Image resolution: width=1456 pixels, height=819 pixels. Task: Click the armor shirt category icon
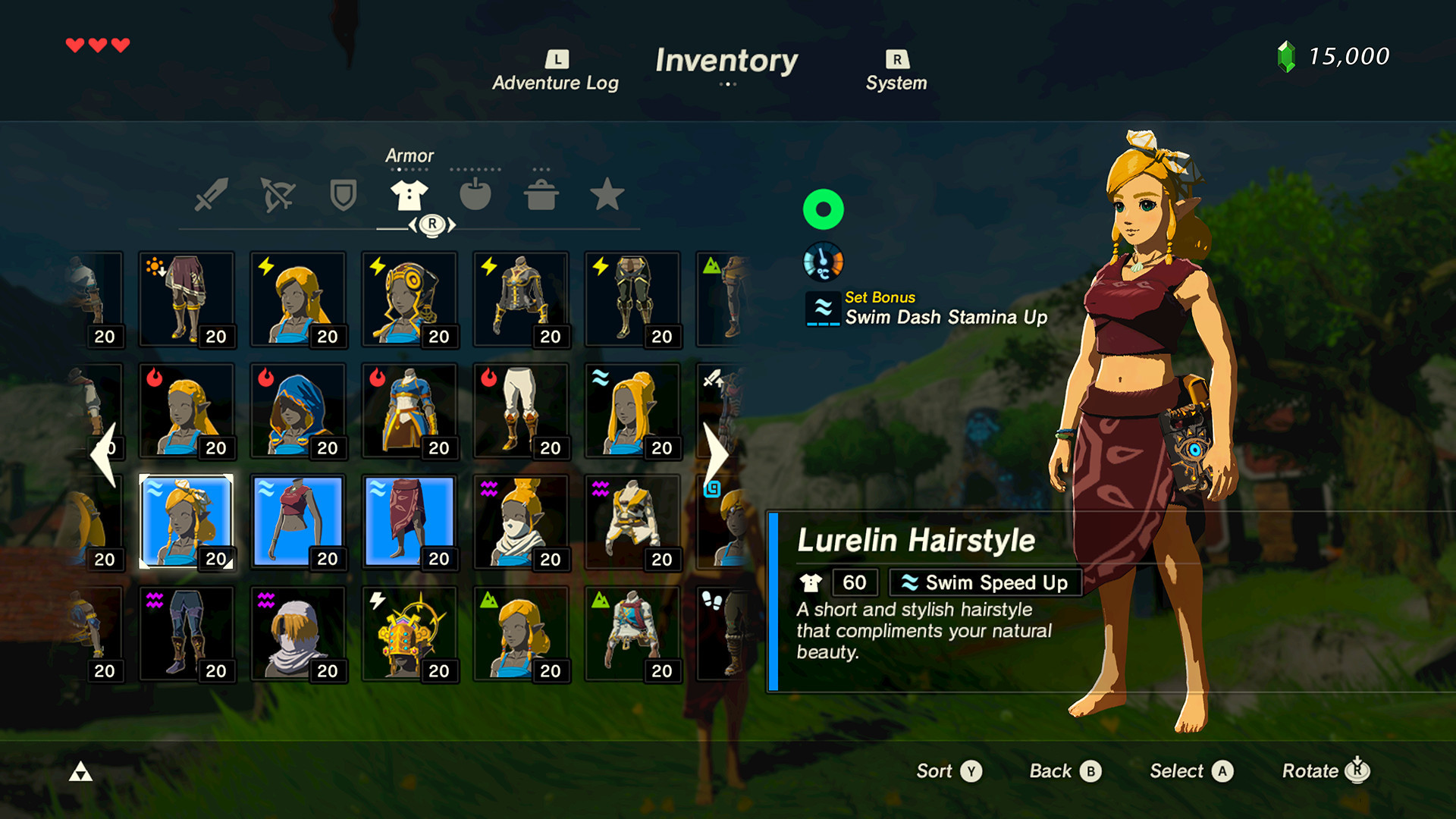tap(408, 196)
